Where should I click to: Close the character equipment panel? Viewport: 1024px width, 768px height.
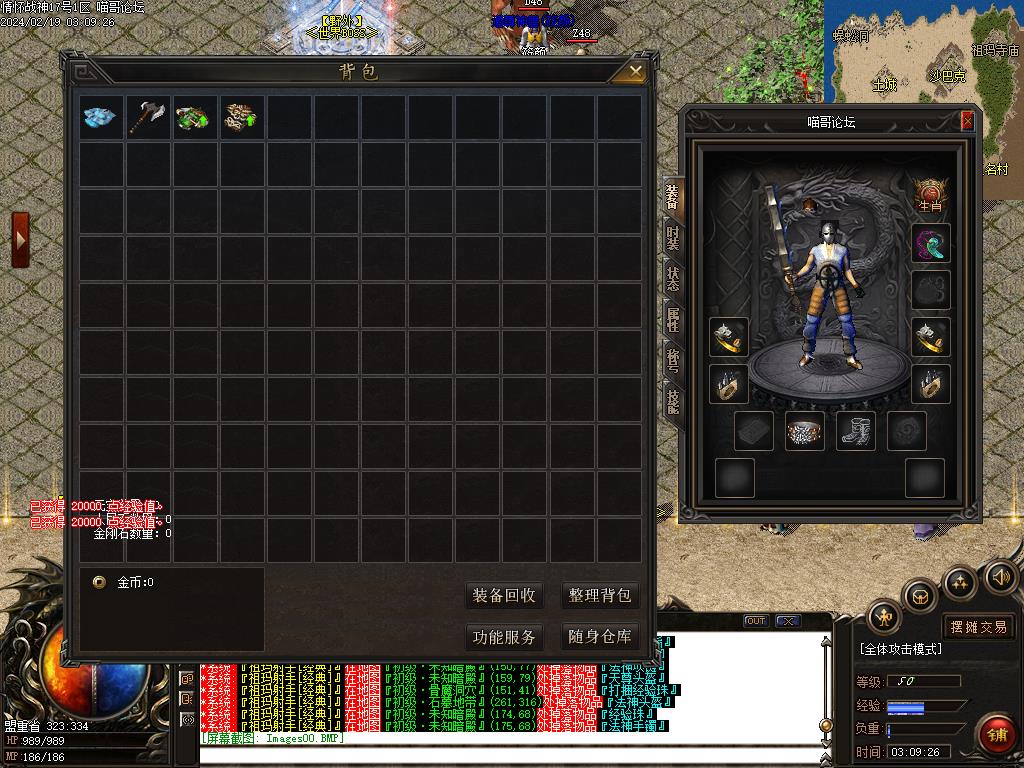[x=967, y=121]
